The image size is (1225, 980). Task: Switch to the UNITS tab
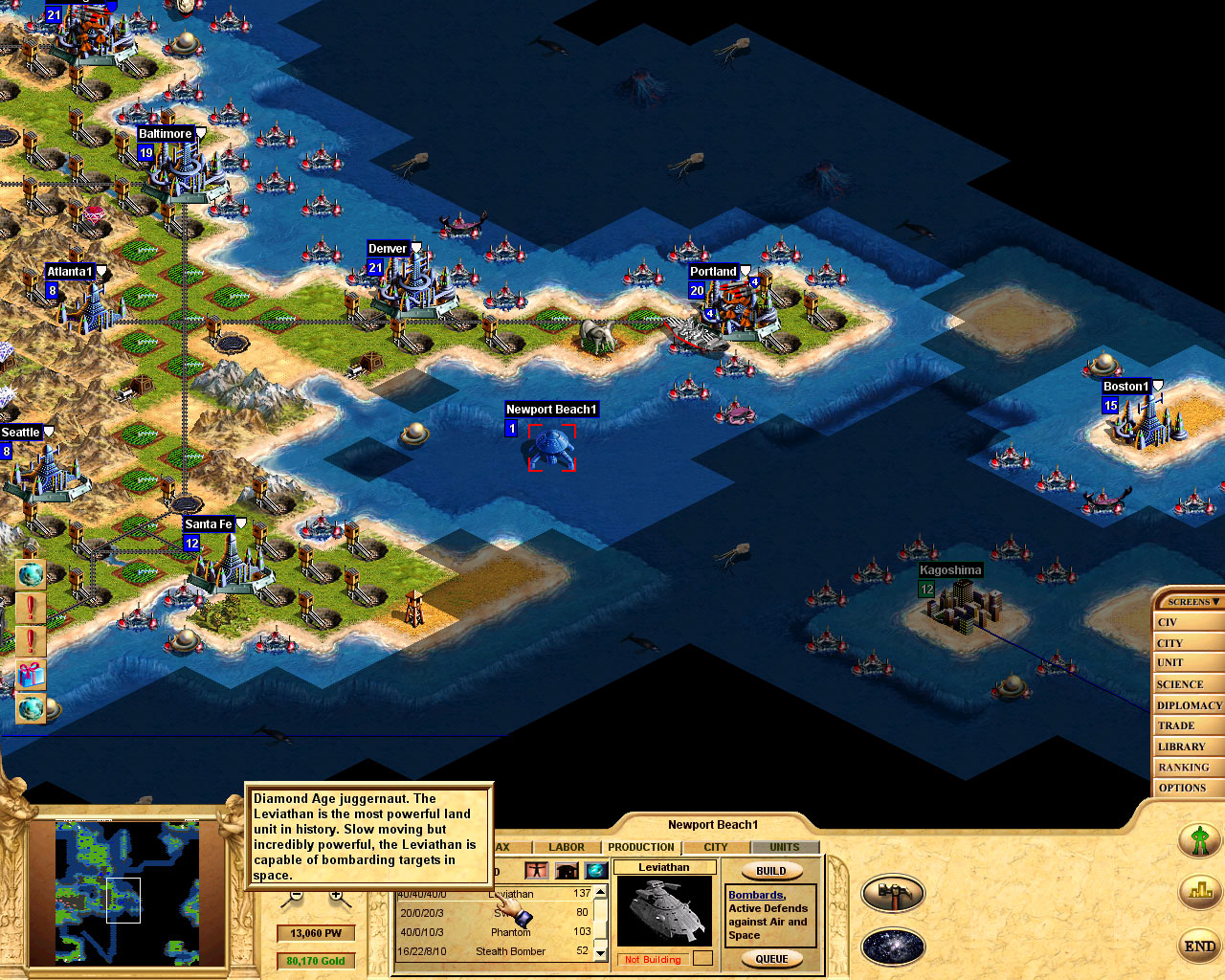coord(785,847)
